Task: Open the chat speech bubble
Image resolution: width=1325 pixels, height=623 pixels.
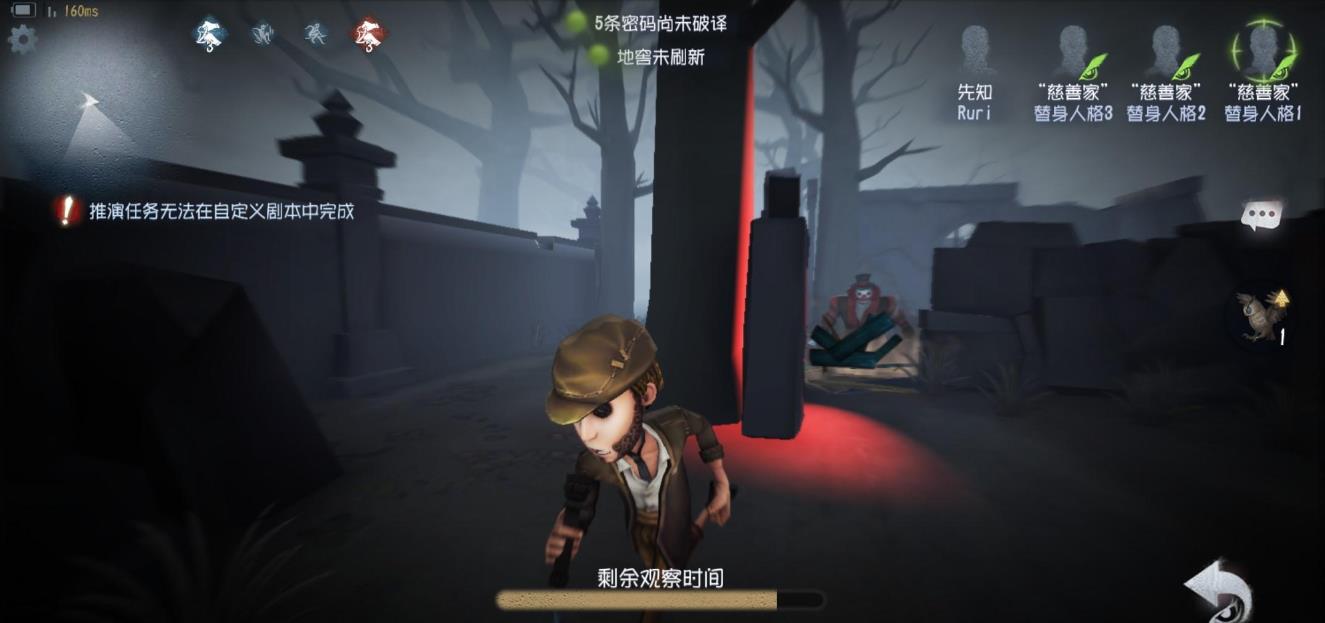Action: (1261, 216)
